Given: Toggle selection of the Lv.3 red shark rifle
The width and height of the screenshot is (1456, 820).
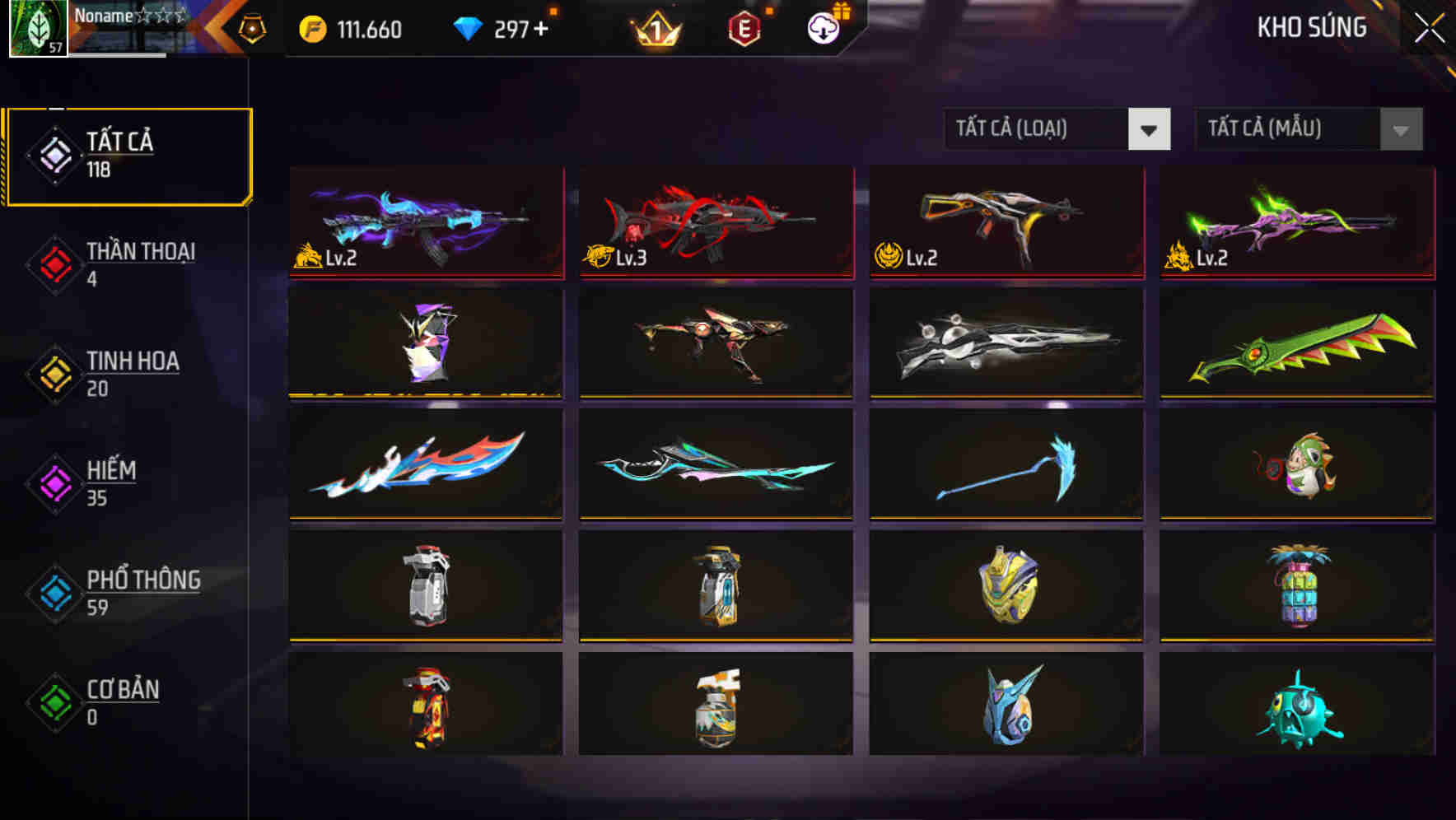Looking at the screenshot, I should tap(715, 224).
